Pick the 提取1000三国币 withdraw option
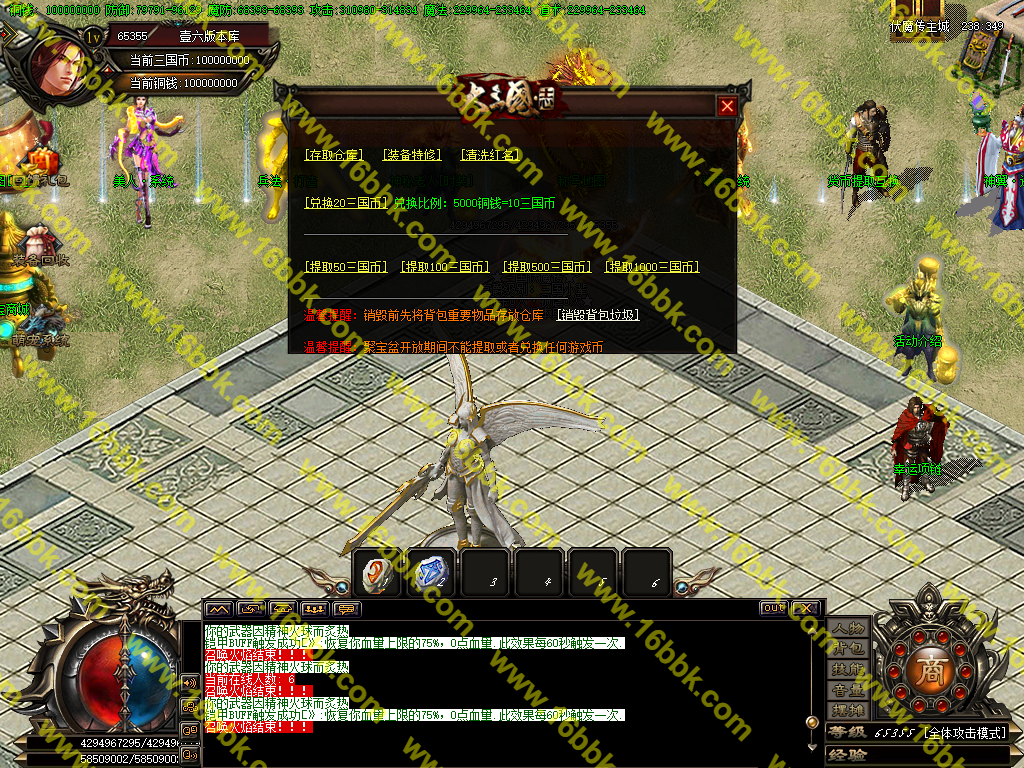This screenshot has width=1024, height=768. pyautogui.click(x=651, y=267)
